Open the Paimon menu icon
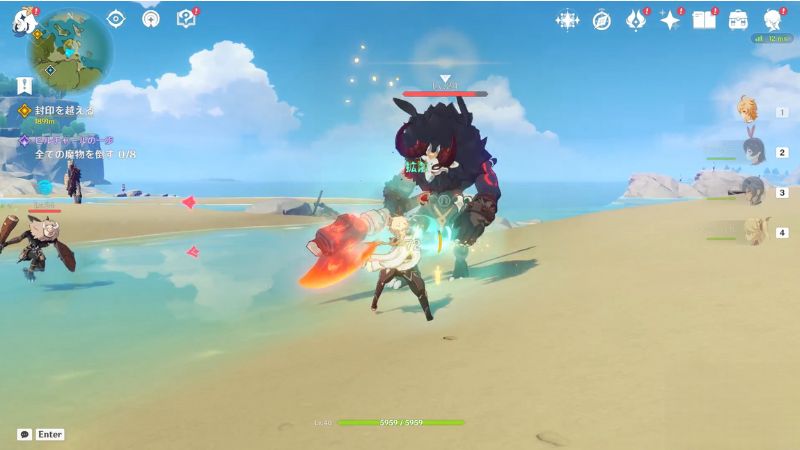 point(24,20)
